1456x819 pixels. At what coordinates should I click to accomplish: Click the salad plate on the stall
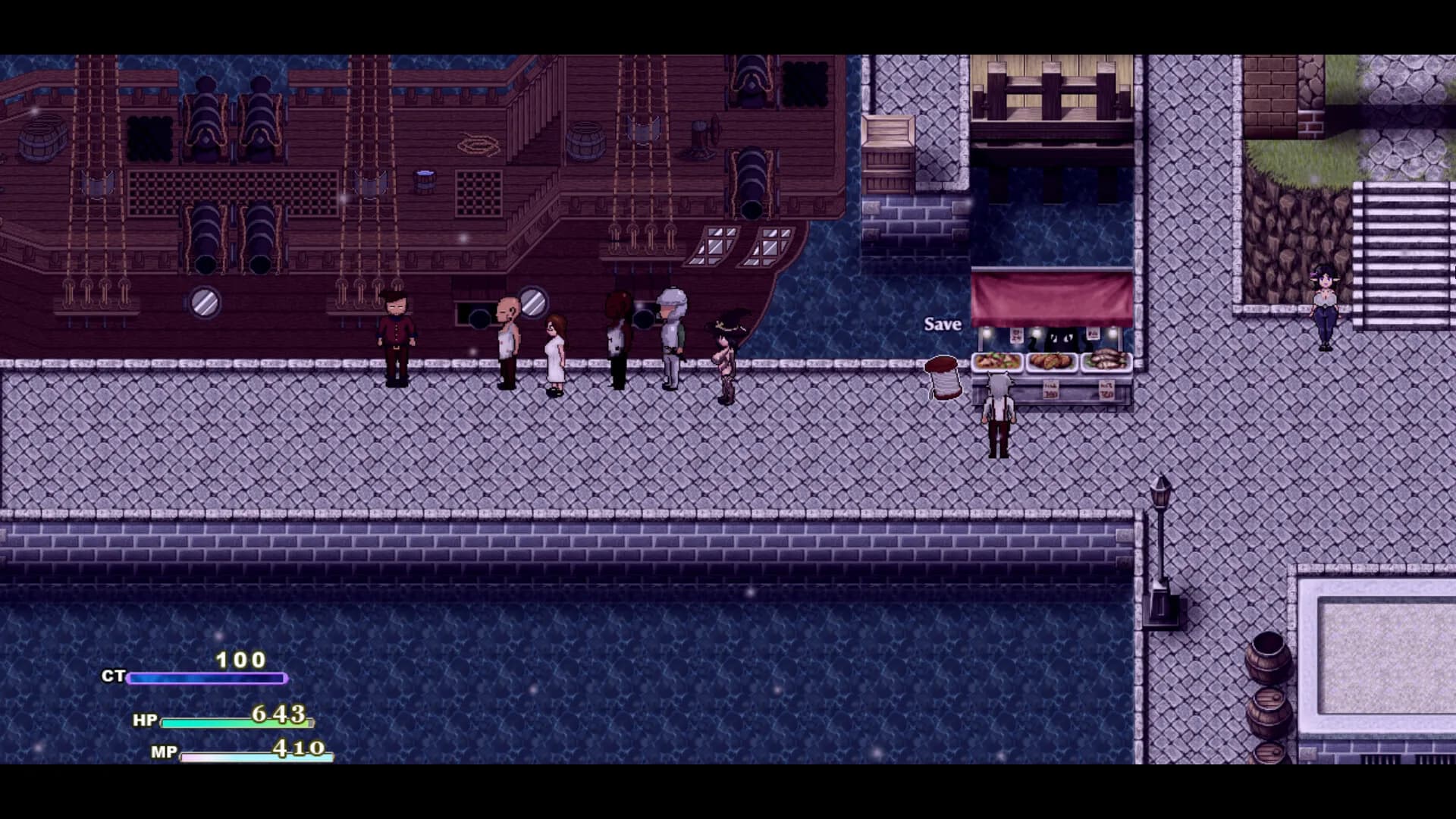click(x=995, y=360)
